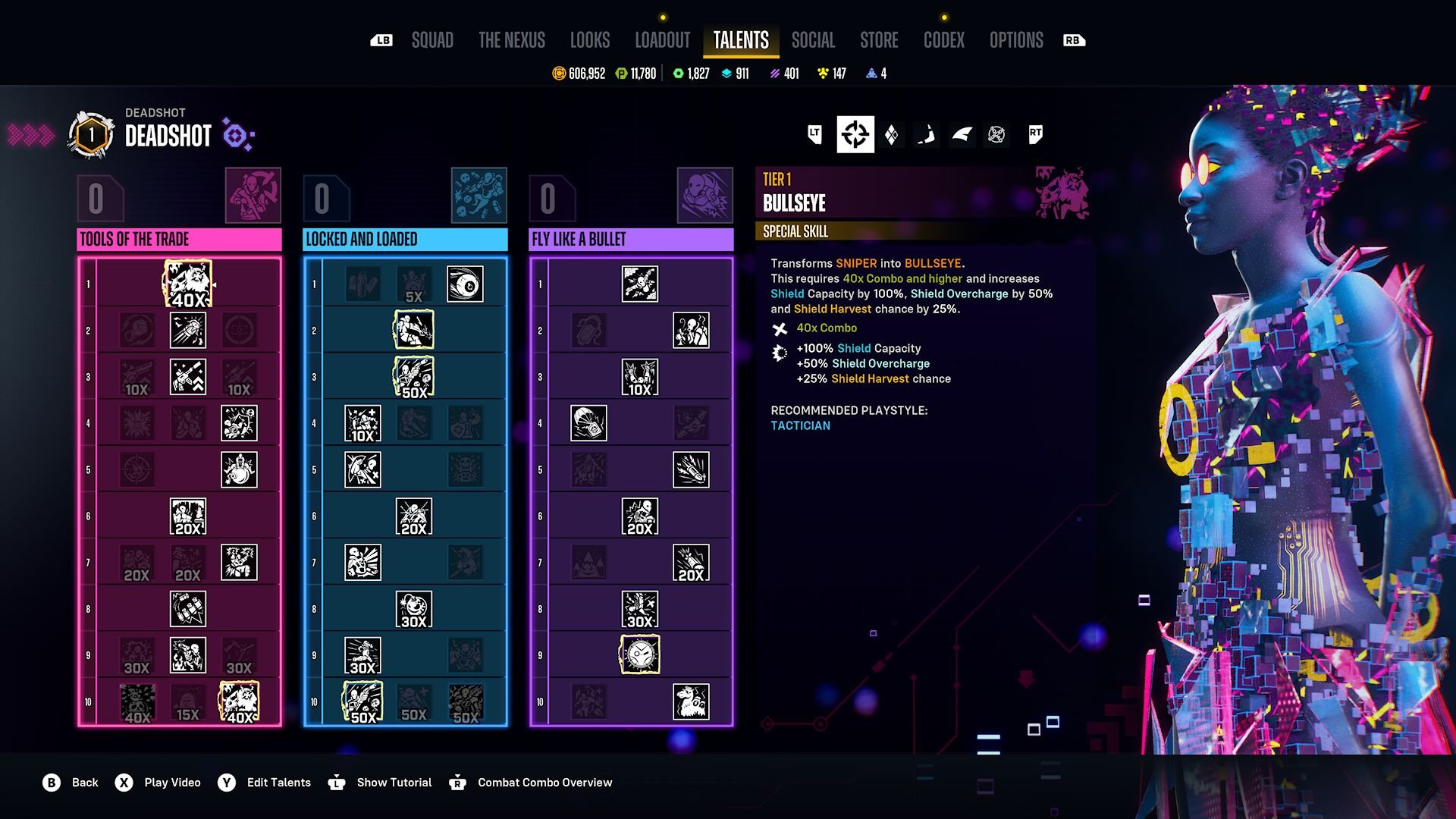Select the Deadshot crosshair character icon
Screen dimensions: 1456x819
pyautogui.click(x=855, y=135)
